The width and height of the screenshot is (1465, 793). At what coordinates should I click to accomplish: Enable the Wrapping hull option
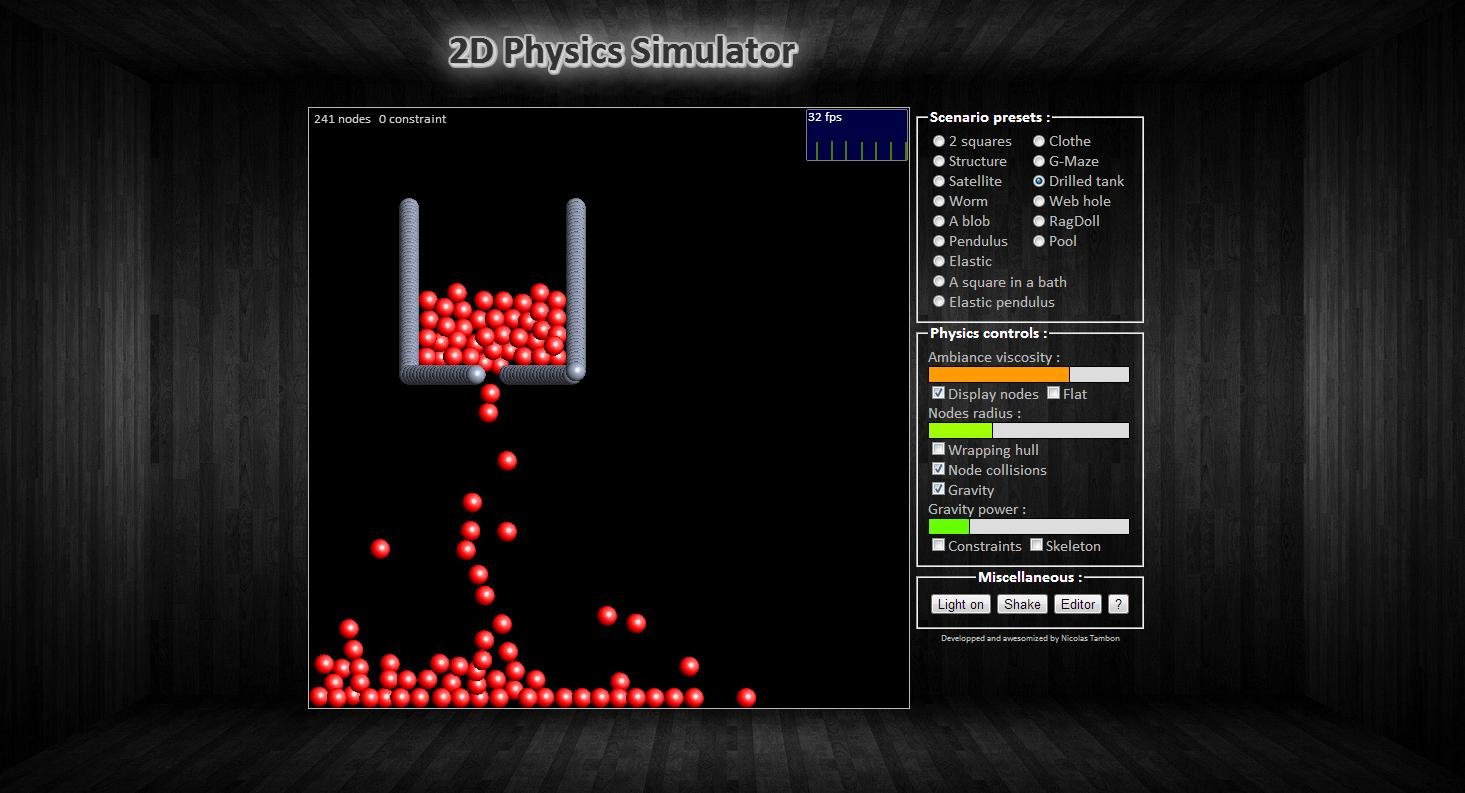click(x=938, y=449)
